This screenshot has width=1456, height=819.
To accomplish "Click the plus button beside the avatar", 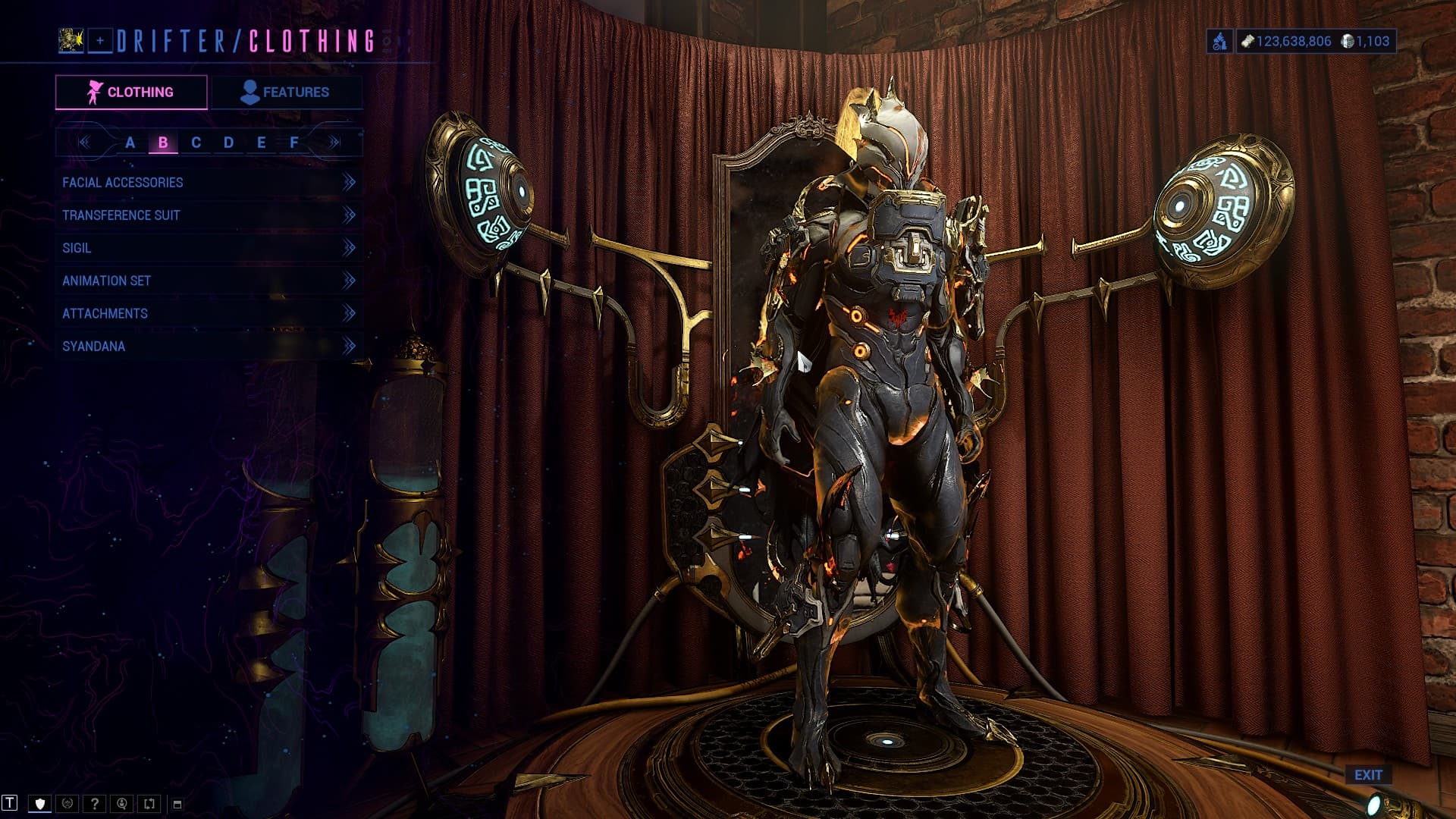I will coord(100,41).
